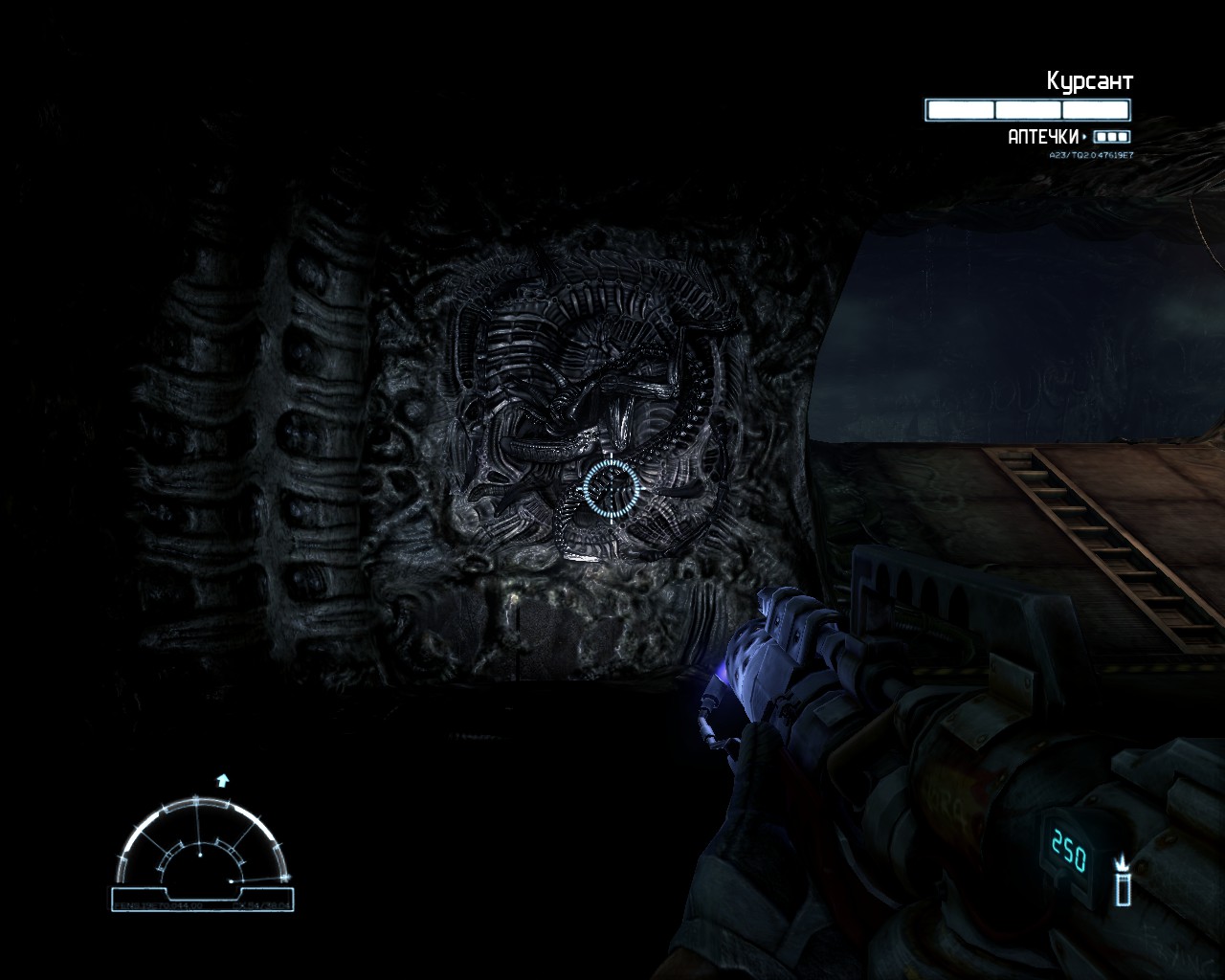Select the Курсант rank label

pos(1090,81)
